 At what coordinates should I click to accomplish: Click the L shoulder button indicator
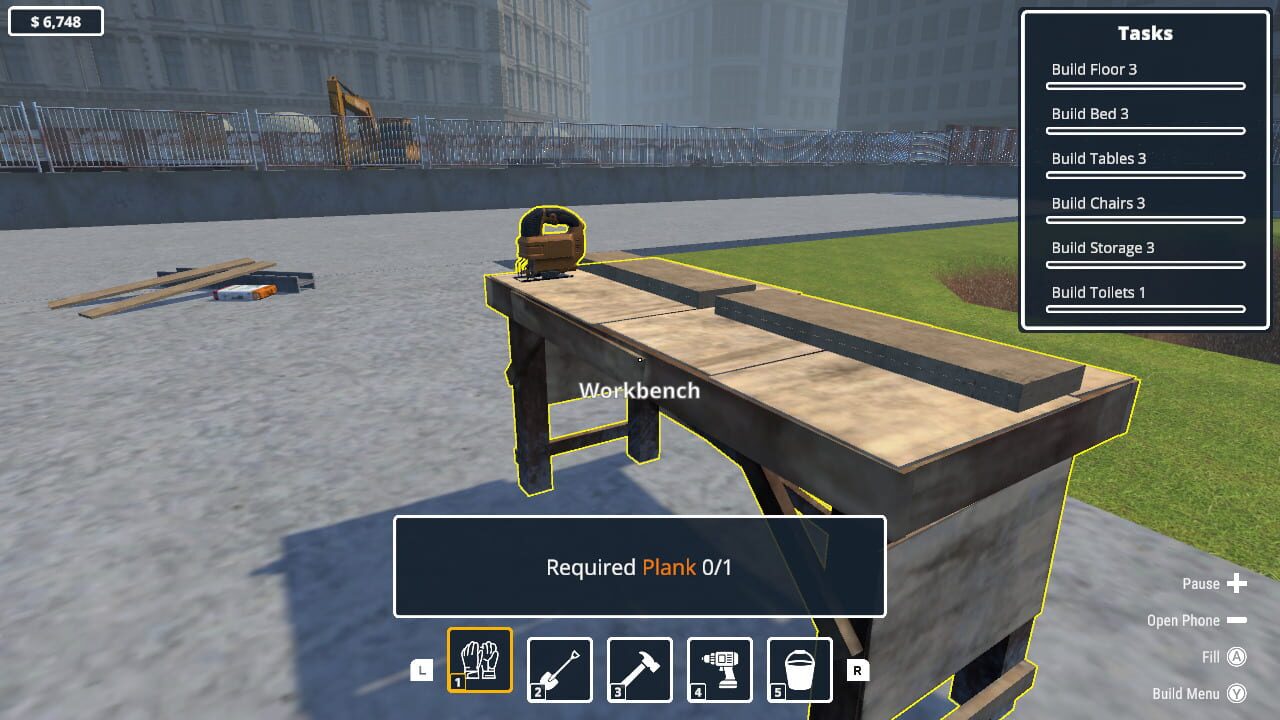pos(423,671)
